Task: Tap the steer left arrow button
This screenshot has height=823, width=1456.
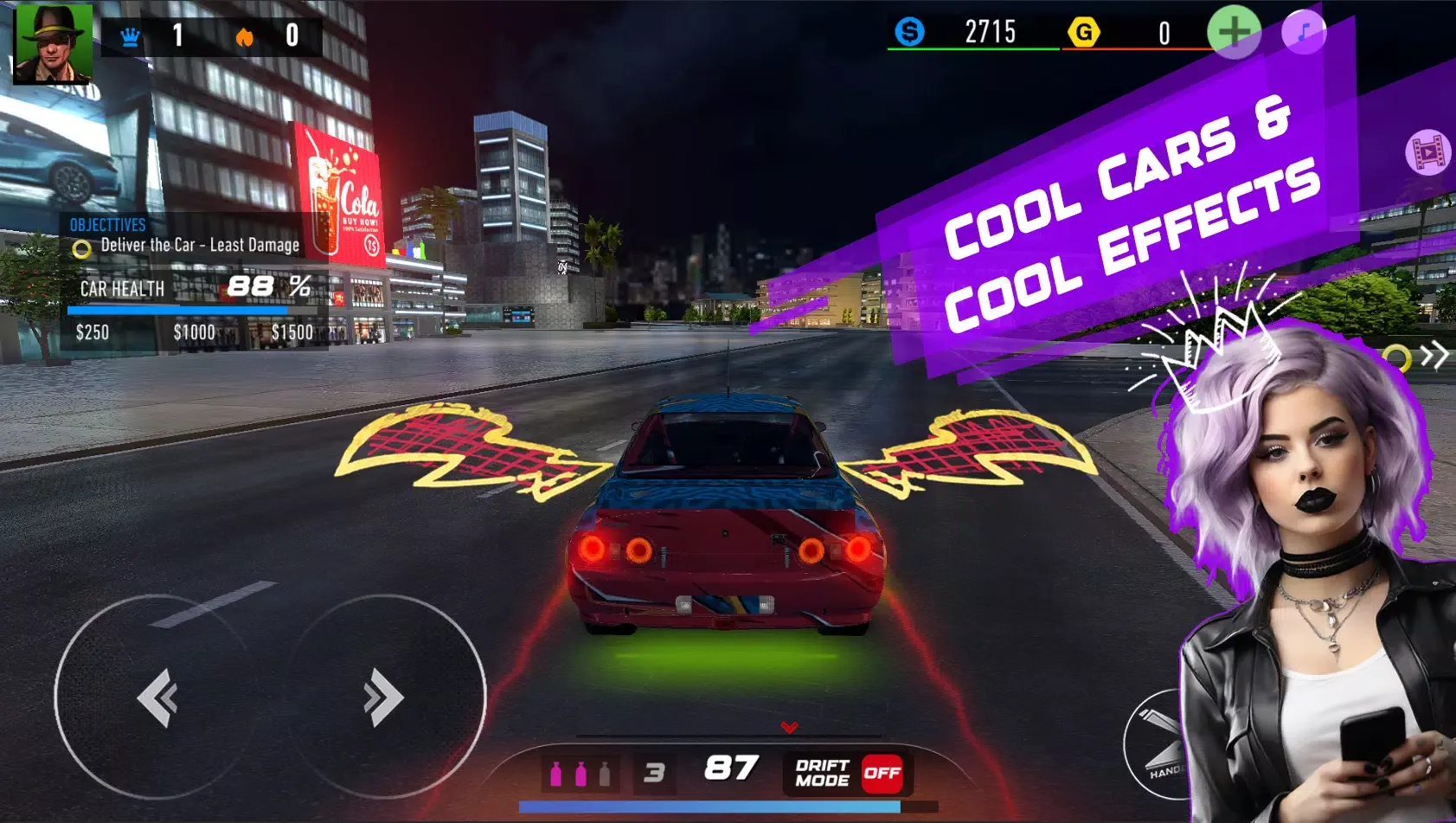Action: point(157,698)
